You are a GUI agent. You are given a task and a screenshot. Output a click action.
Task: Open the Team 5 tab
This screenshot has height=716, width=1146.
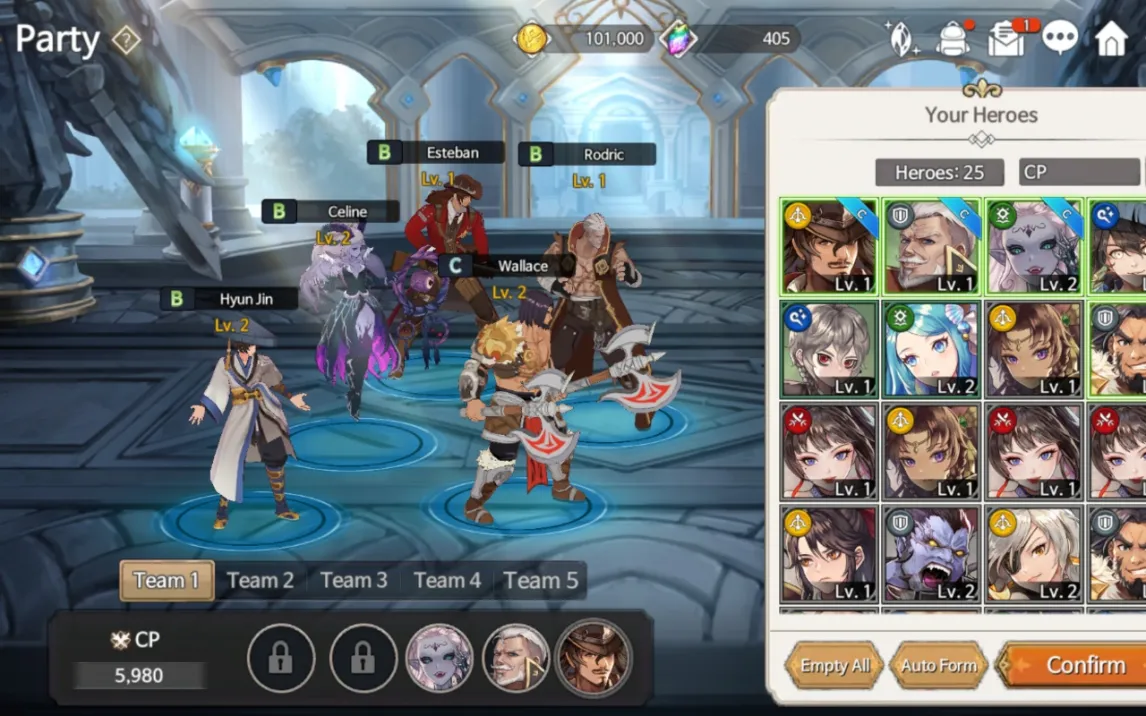541,580
